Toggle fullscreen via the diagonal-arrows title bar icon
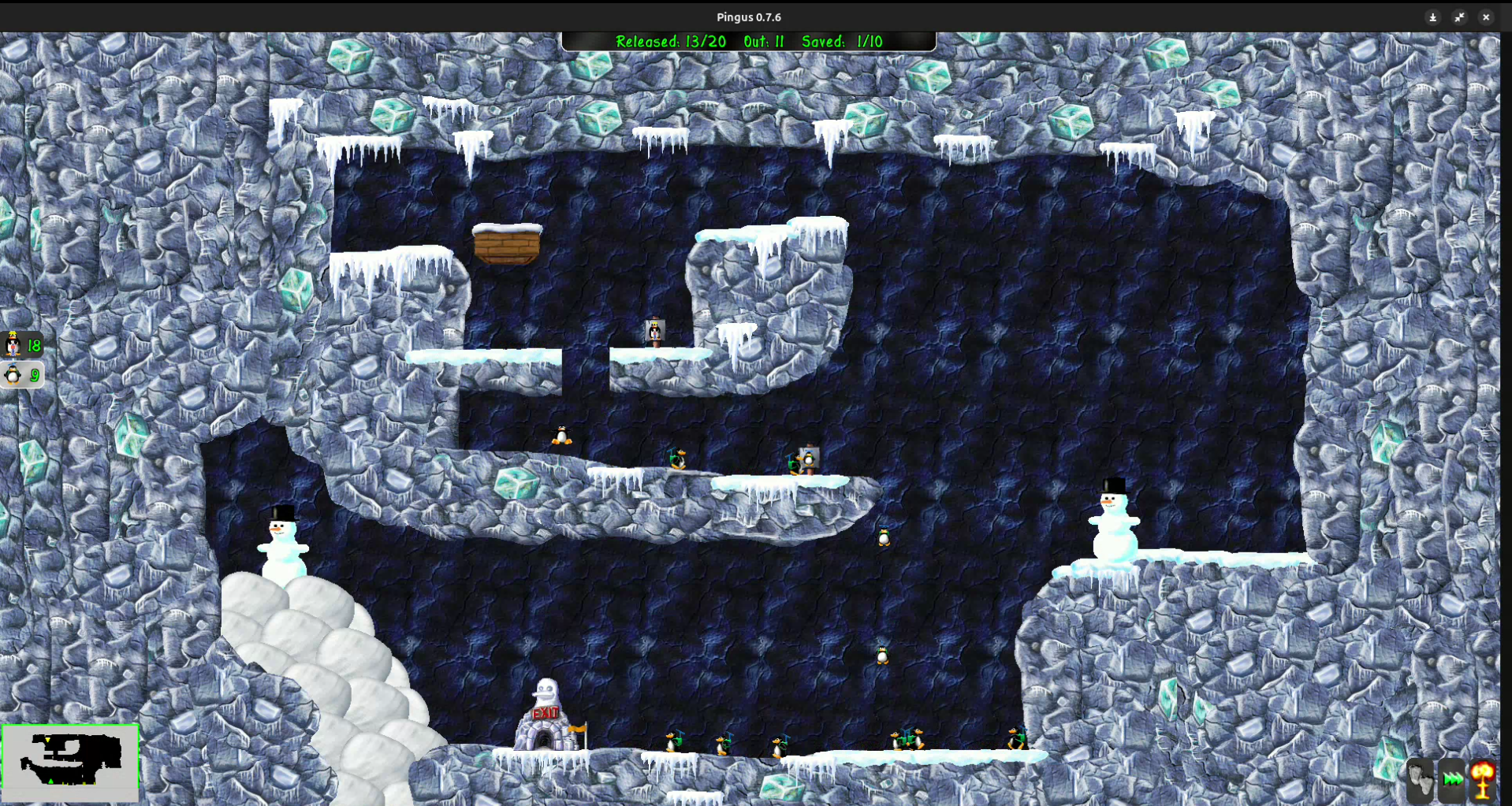Image resolution: width=1512 pixels, height=806 pixels. coord(1459,17)
